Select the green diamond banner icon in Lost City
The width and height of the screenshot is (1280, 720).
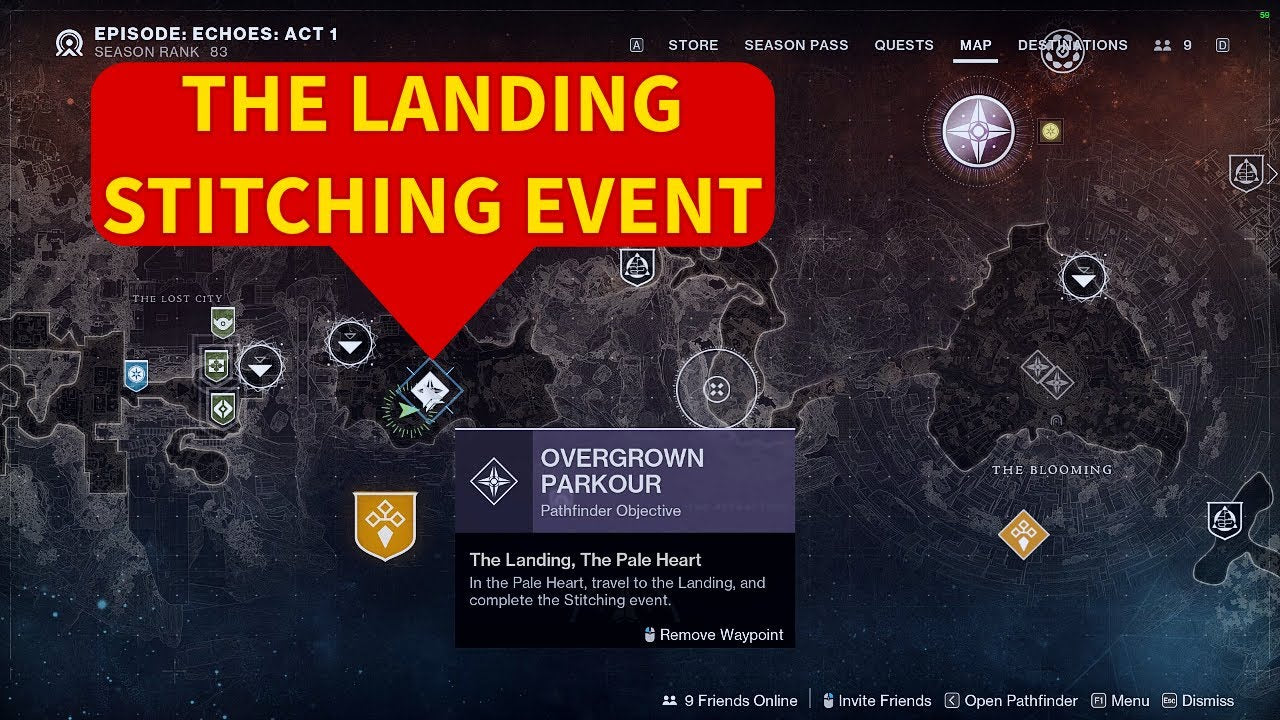(222, 407)
